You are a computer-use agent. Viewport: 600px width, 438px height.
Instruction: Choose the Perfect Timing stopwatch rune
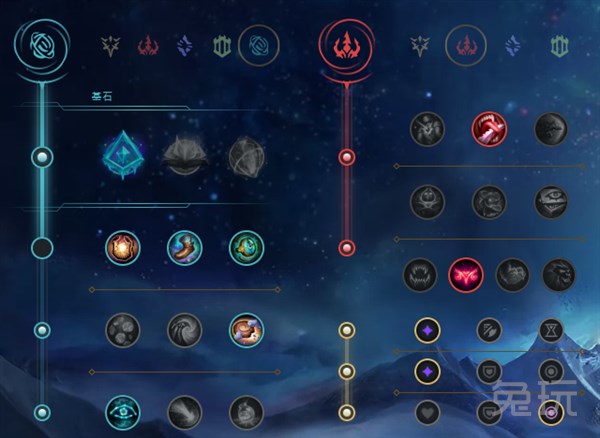pos(246,248)
